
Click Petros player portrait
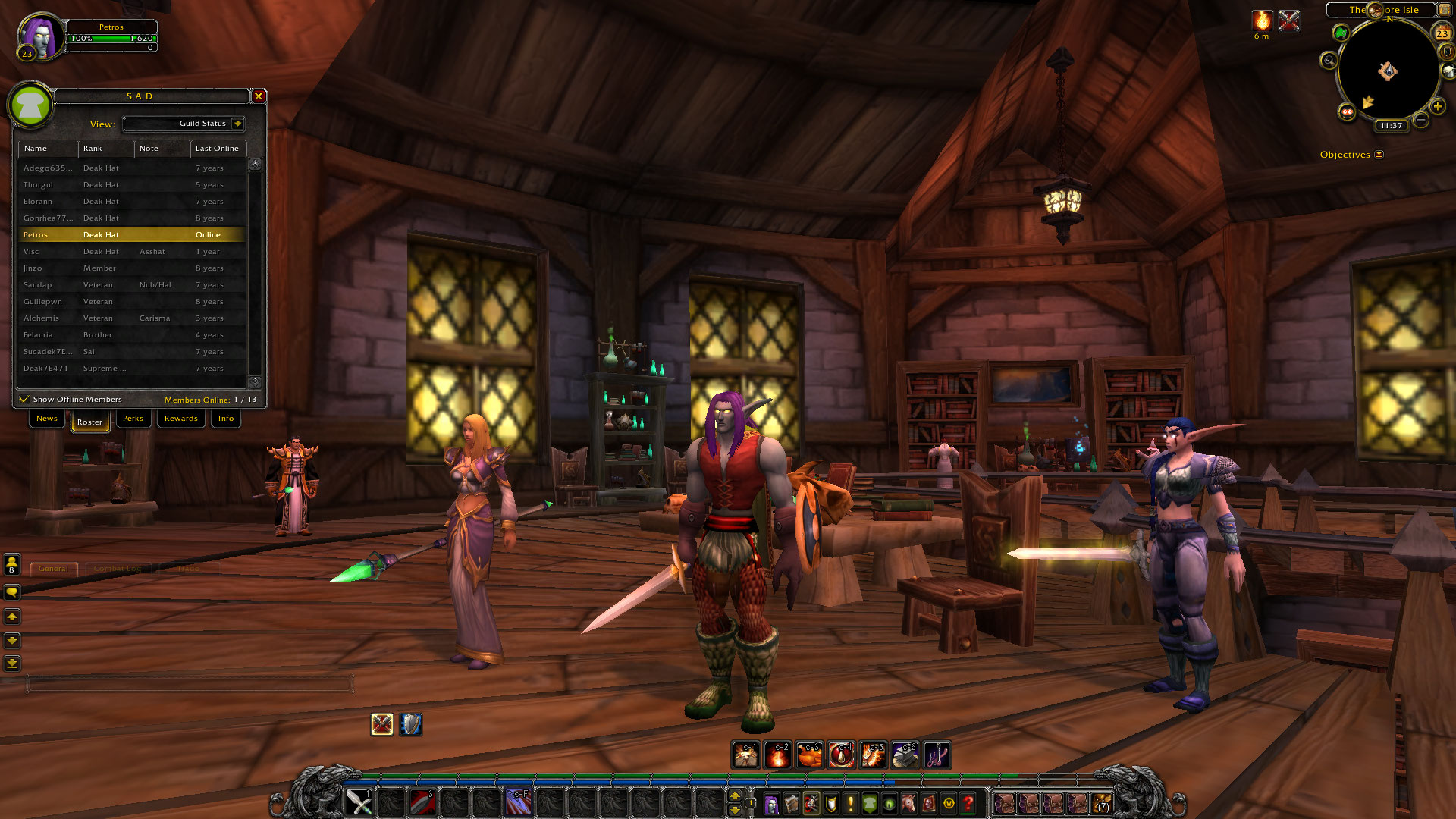pyautogui.click(x=42, y=36)
